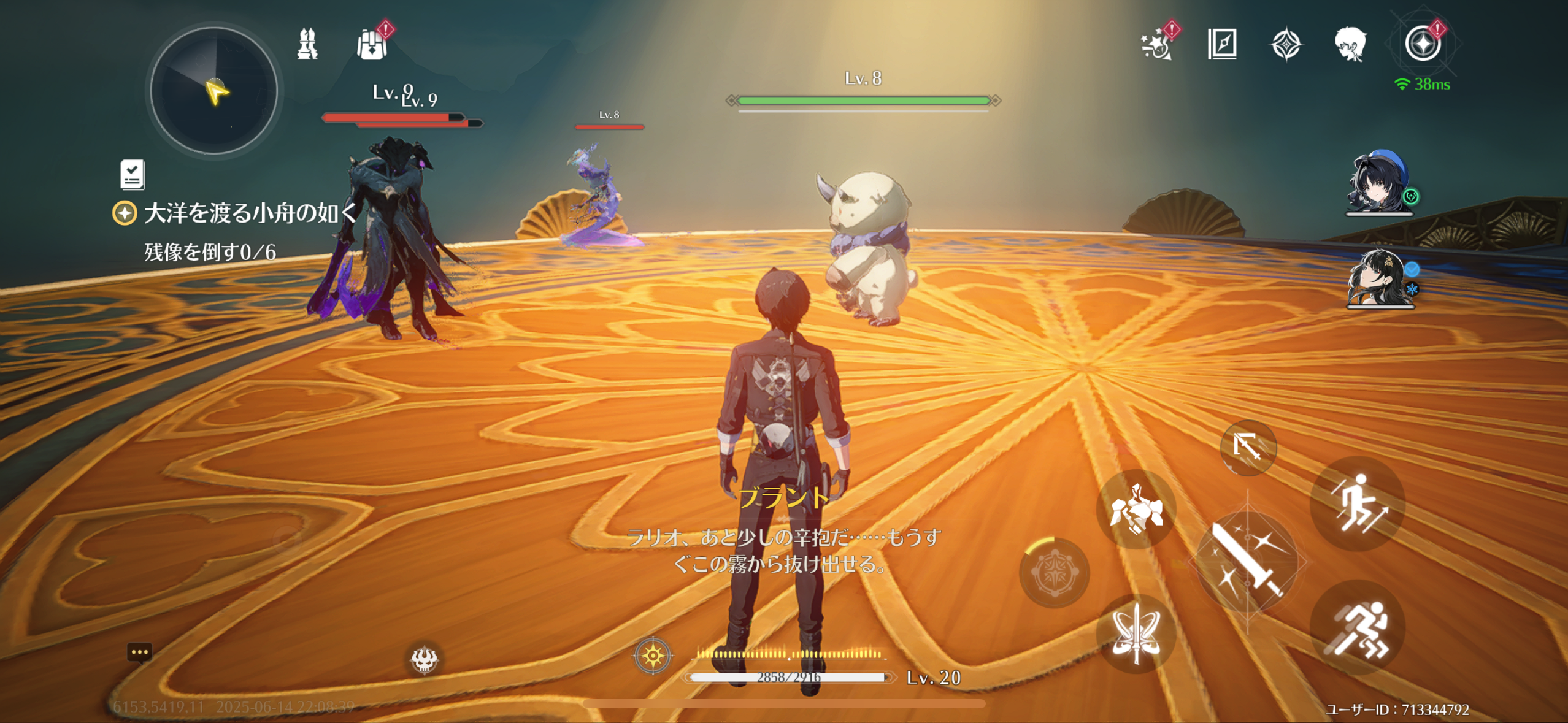Viewport: 1568px width, 723px height.
Task: Switch to the black-haired ice party member
Action: click(1378, 278)
